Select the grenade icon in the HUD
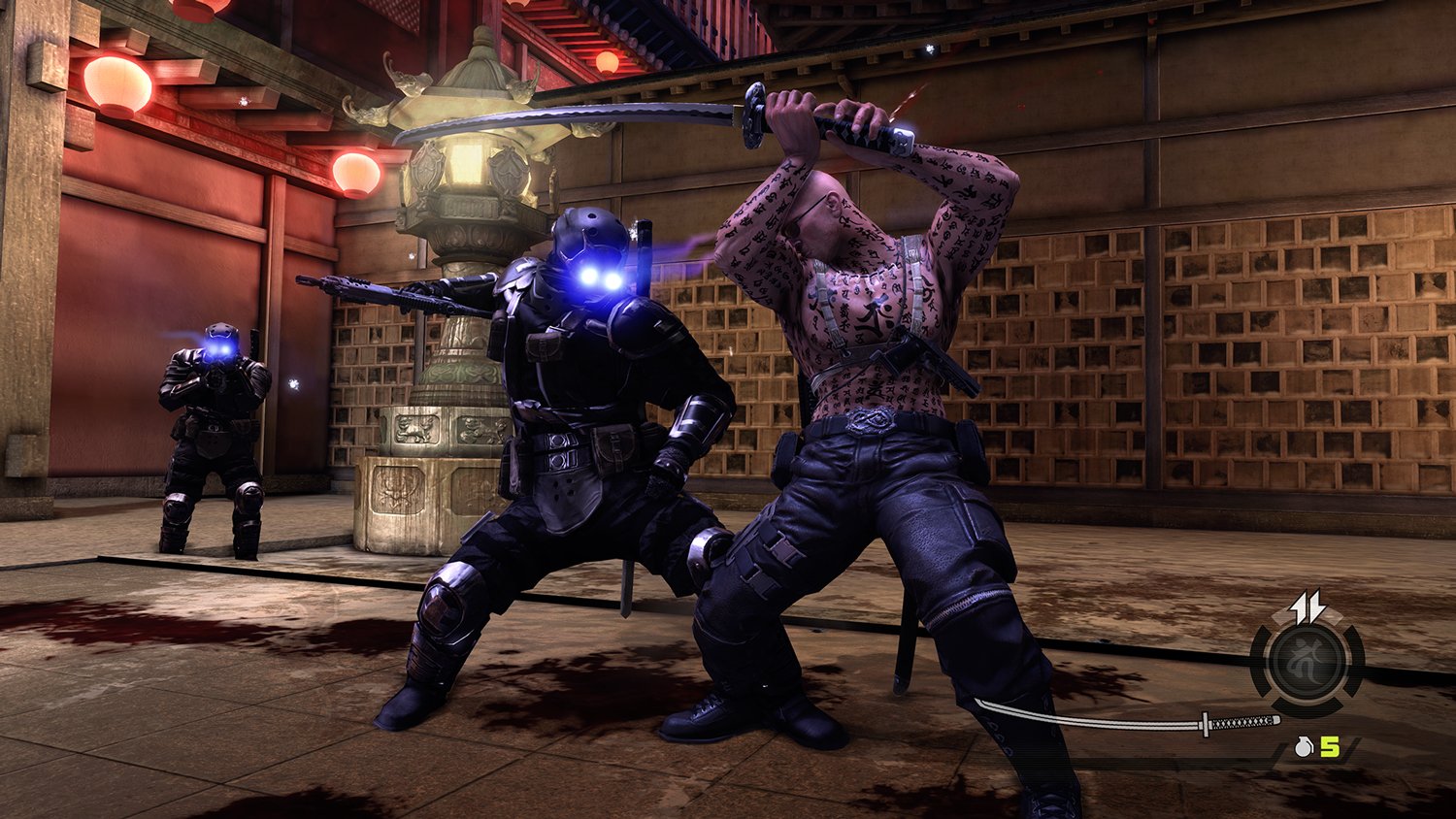 click(x=1304, y=746)
